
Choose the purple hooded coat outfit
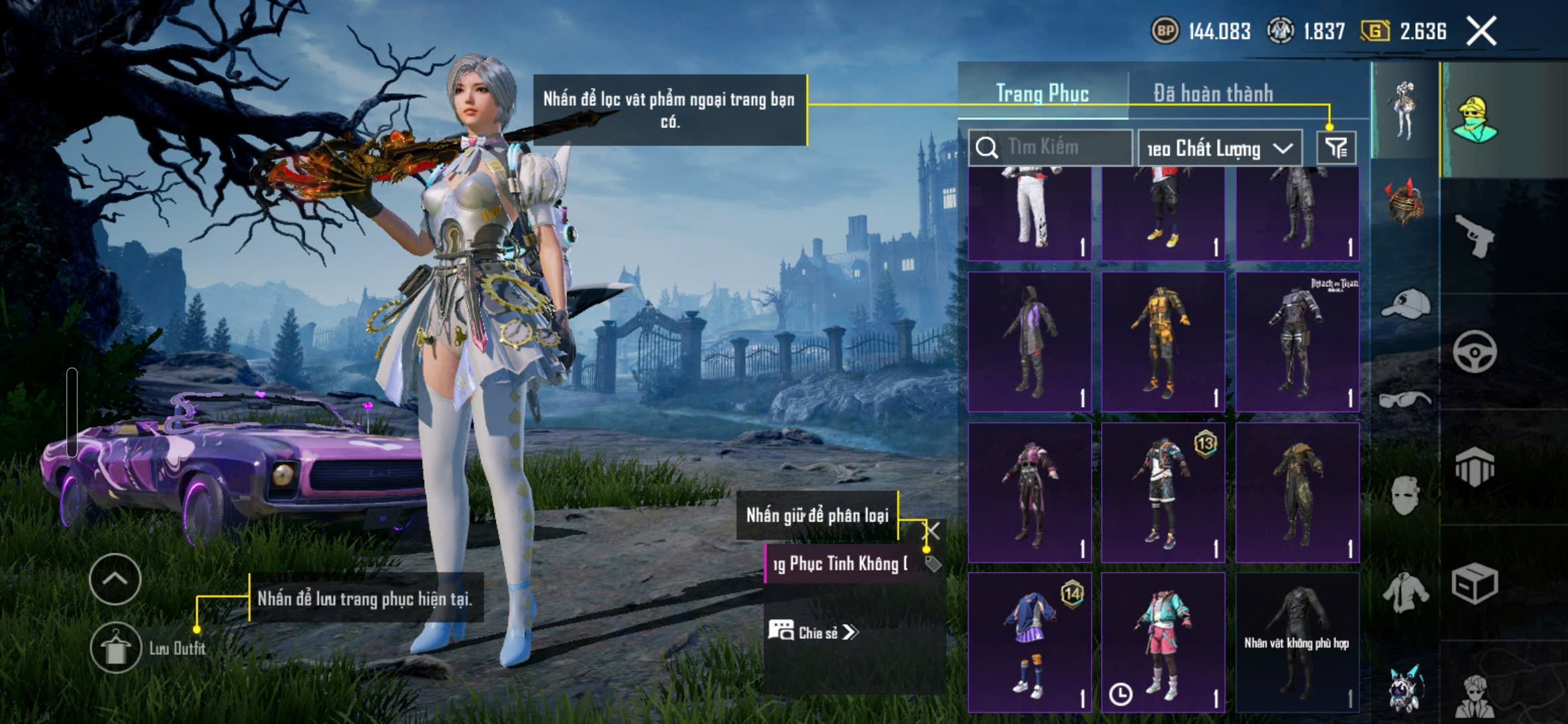click(1030, 342)
